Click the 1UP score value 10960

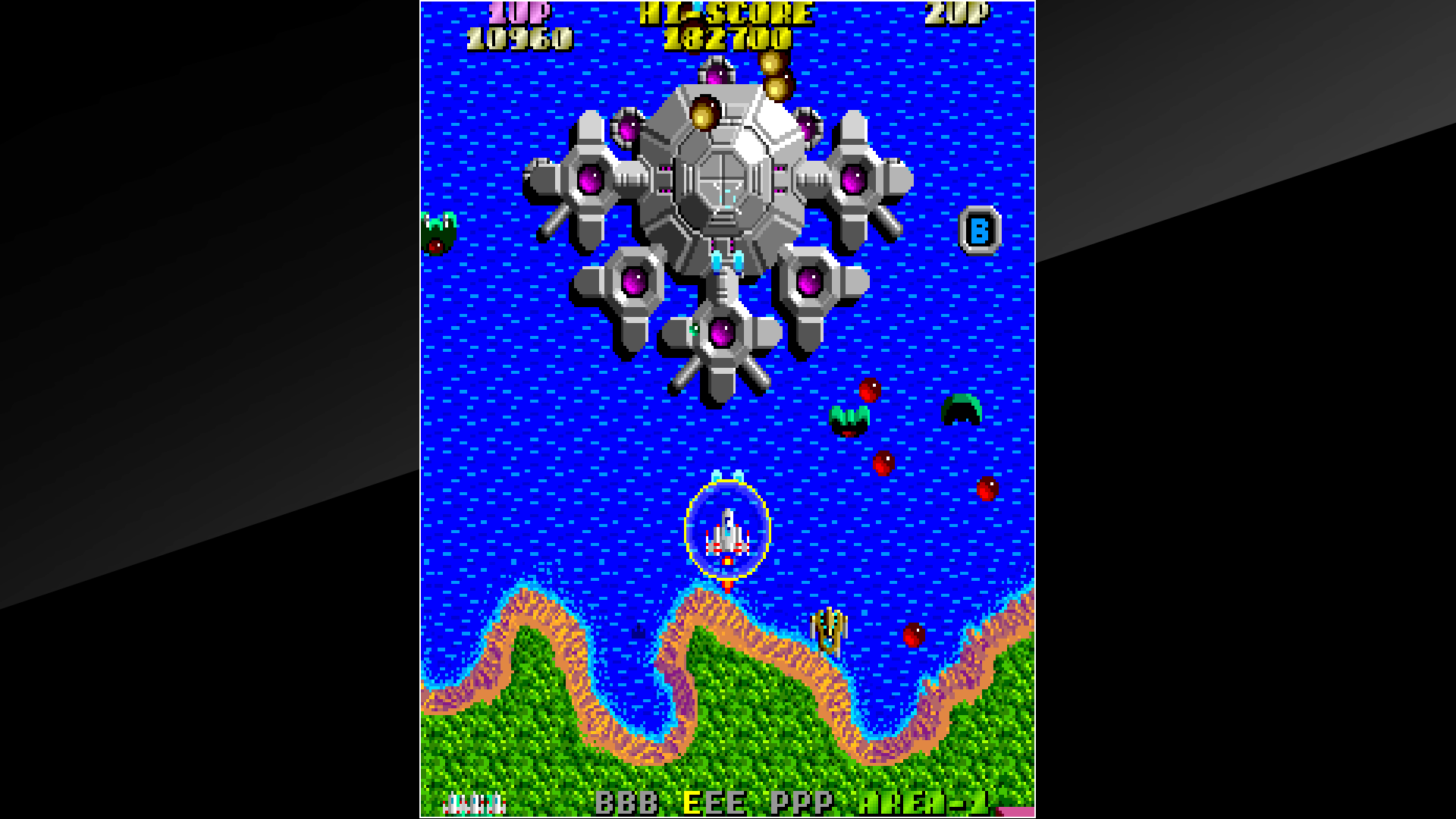pyautogui.click(x=519, y=34)
